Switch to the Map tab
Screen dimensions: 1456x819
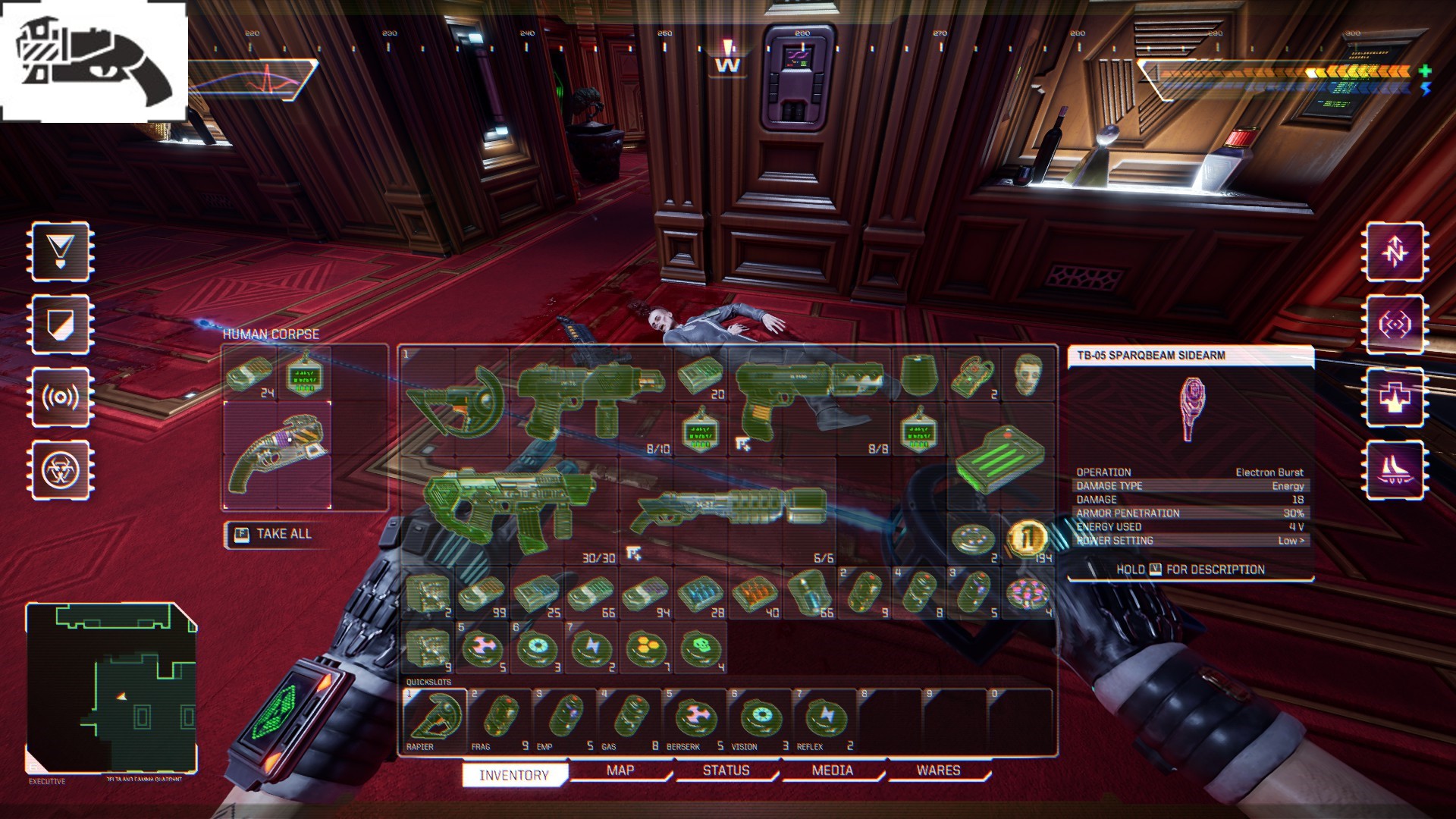pos(620,770)
